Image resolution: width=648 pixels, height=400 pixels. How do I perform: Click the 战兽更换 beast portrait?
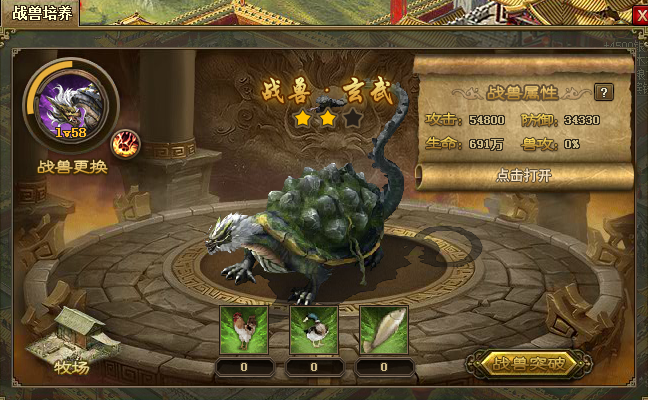coord(70,105)
